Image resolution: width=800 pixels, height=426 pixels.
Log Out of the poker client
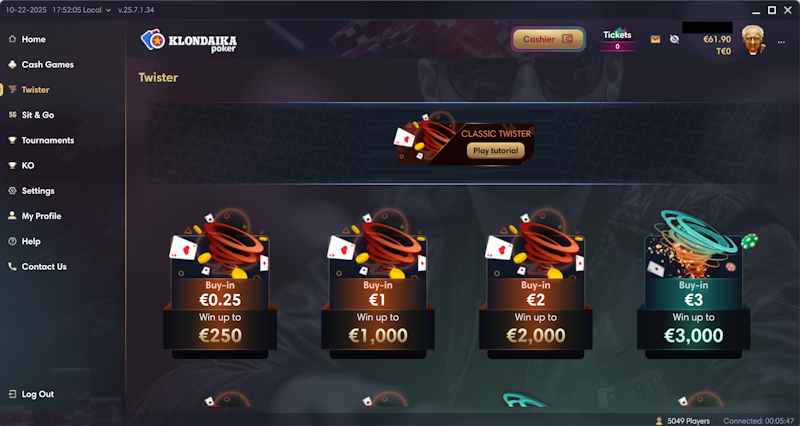(x=38, y=394)
